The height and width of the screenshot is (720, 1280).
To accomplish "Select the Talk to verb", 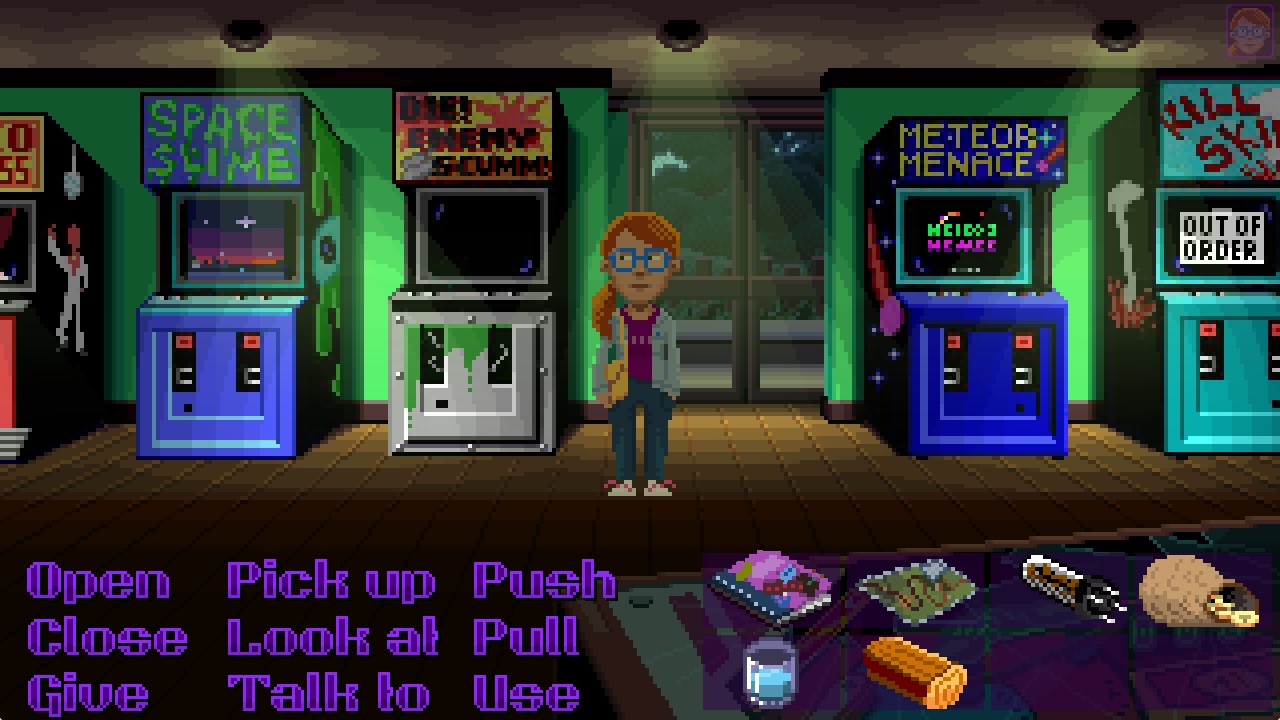I will tap(330, 690).
